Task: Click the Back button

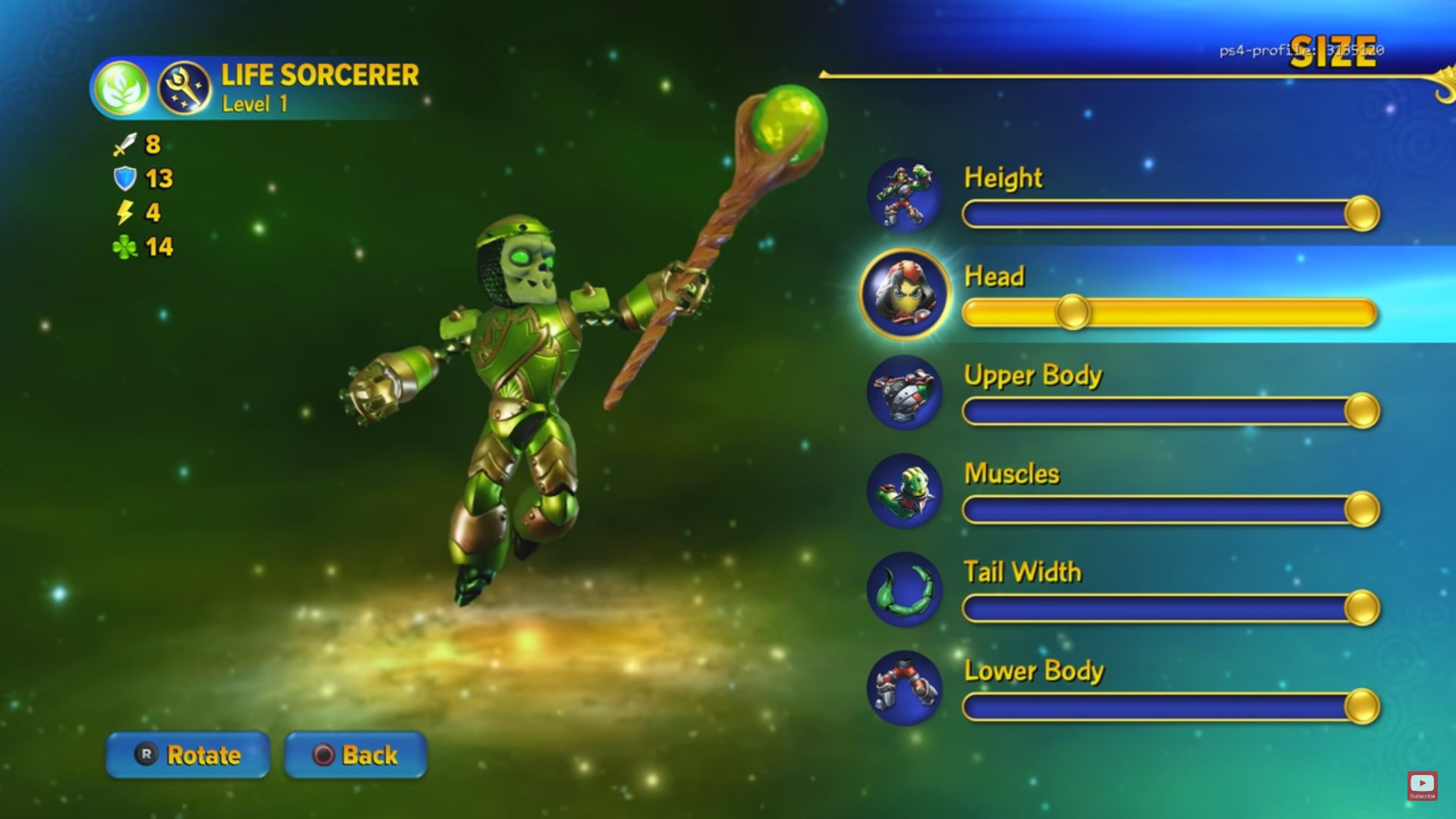Action: 356,755
